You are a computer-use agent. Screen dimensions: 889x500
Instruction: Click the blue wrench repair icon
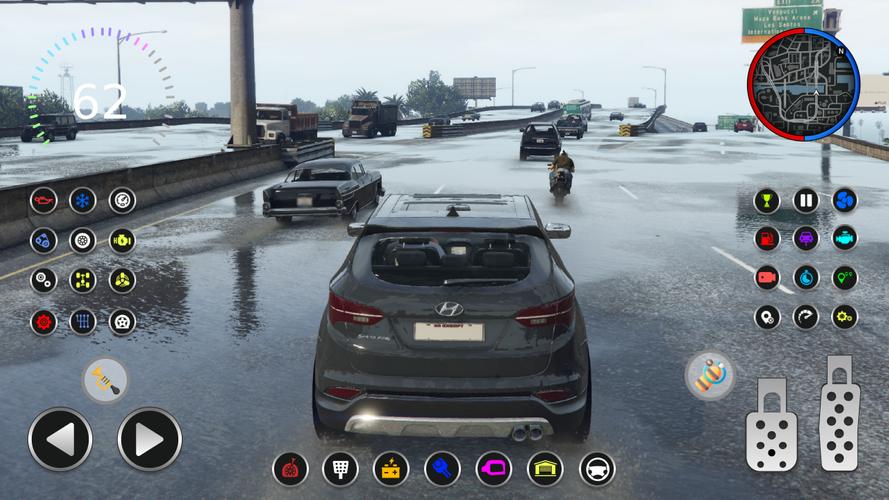pos(442,468)
